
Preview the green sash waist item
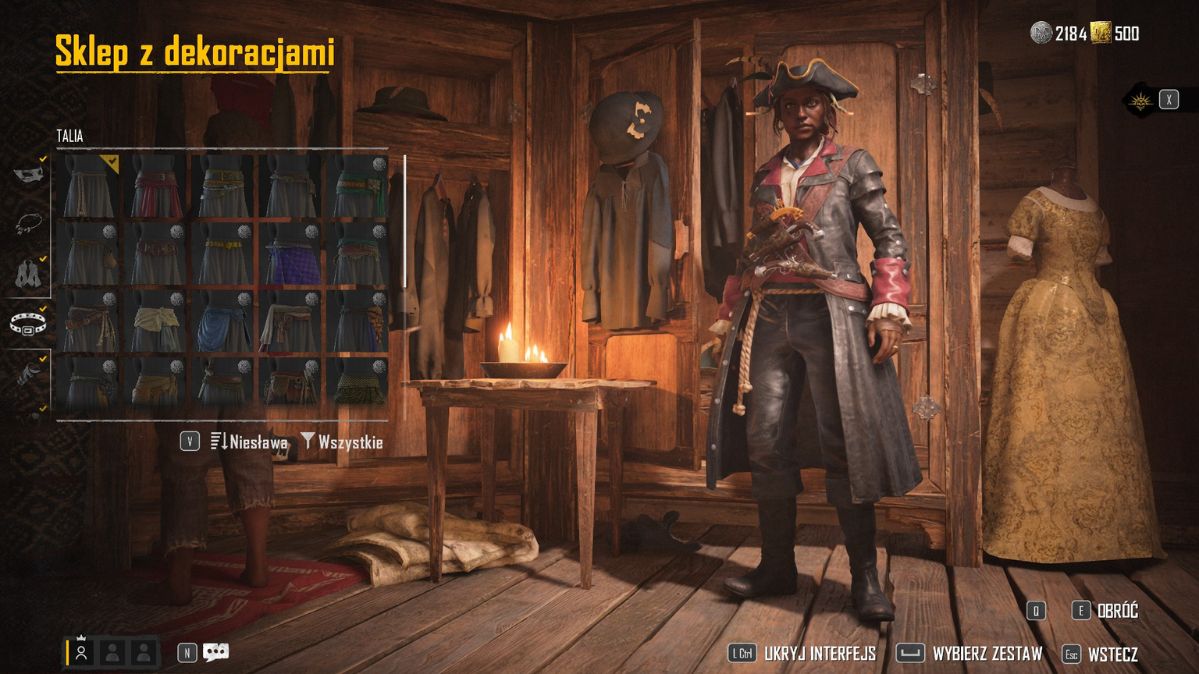click(x=358, y=186)
